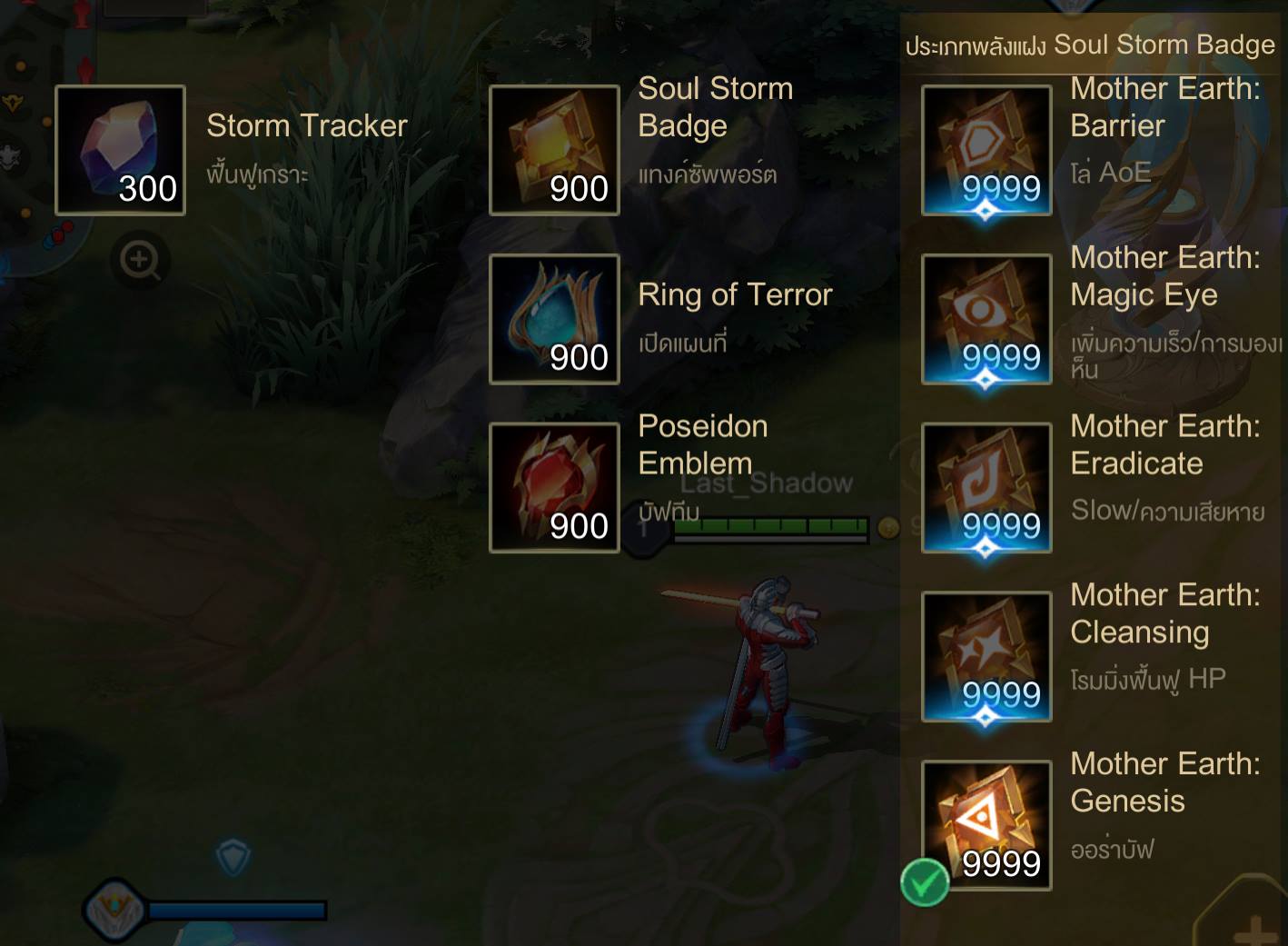Select the Ring of Terror item
1288x946 pixels.
pyautogui.click(x=554, y=319)
